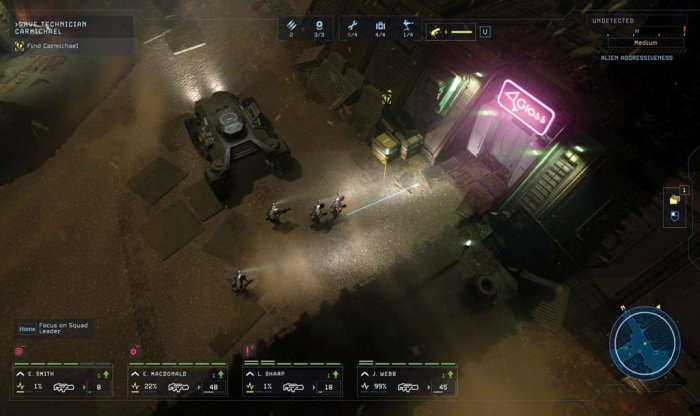Click the command points chevron icon
Screen dimensions: 700x416
click(293, 27)
